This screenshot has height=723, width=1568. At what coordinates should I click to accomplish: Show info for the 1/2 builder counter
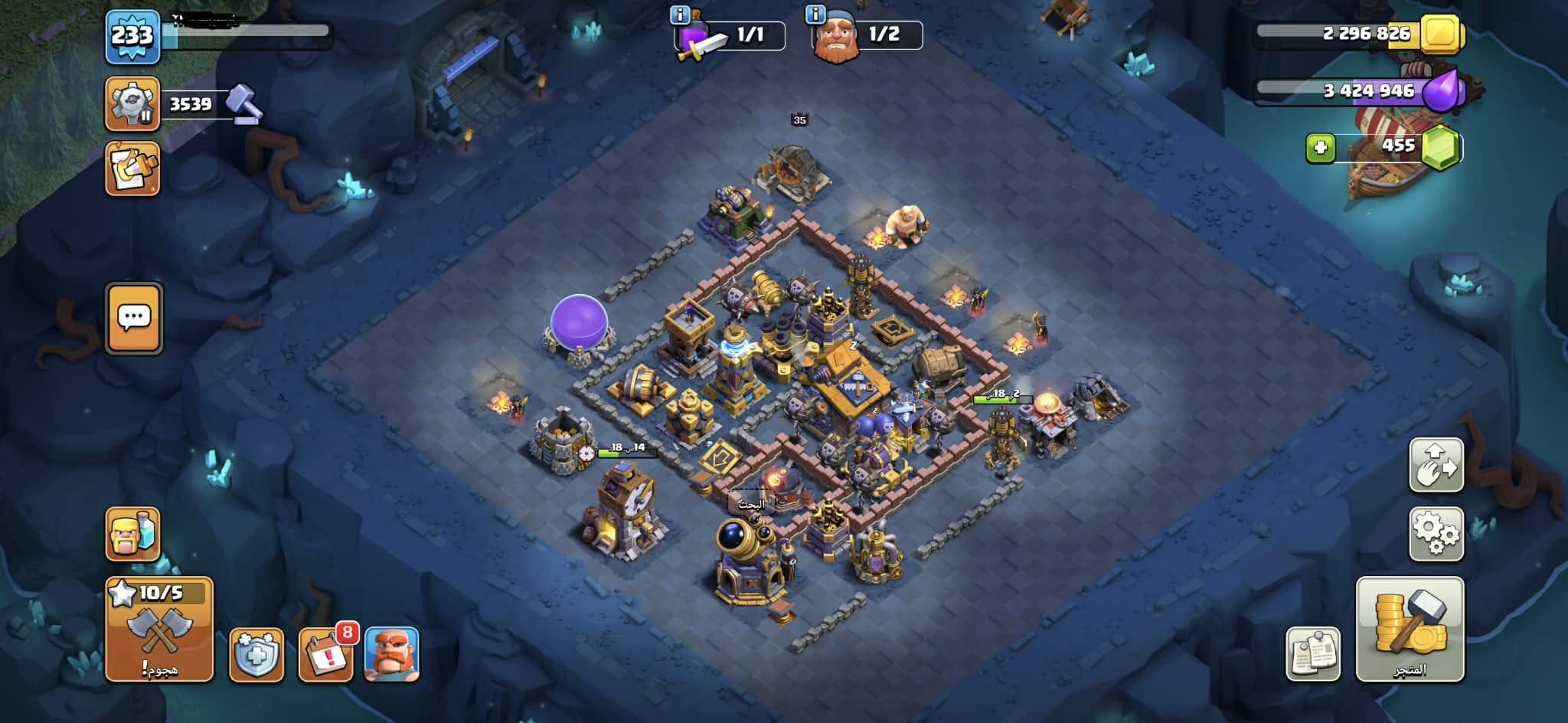coord(815,15)
